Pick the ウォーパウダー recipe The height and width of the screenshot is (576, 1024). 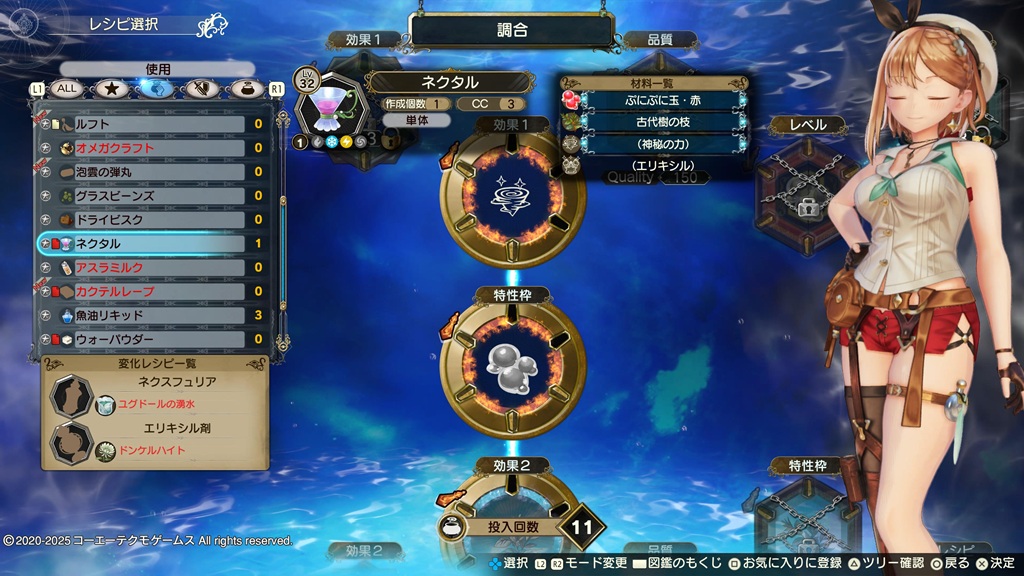(x=150, y=340)
